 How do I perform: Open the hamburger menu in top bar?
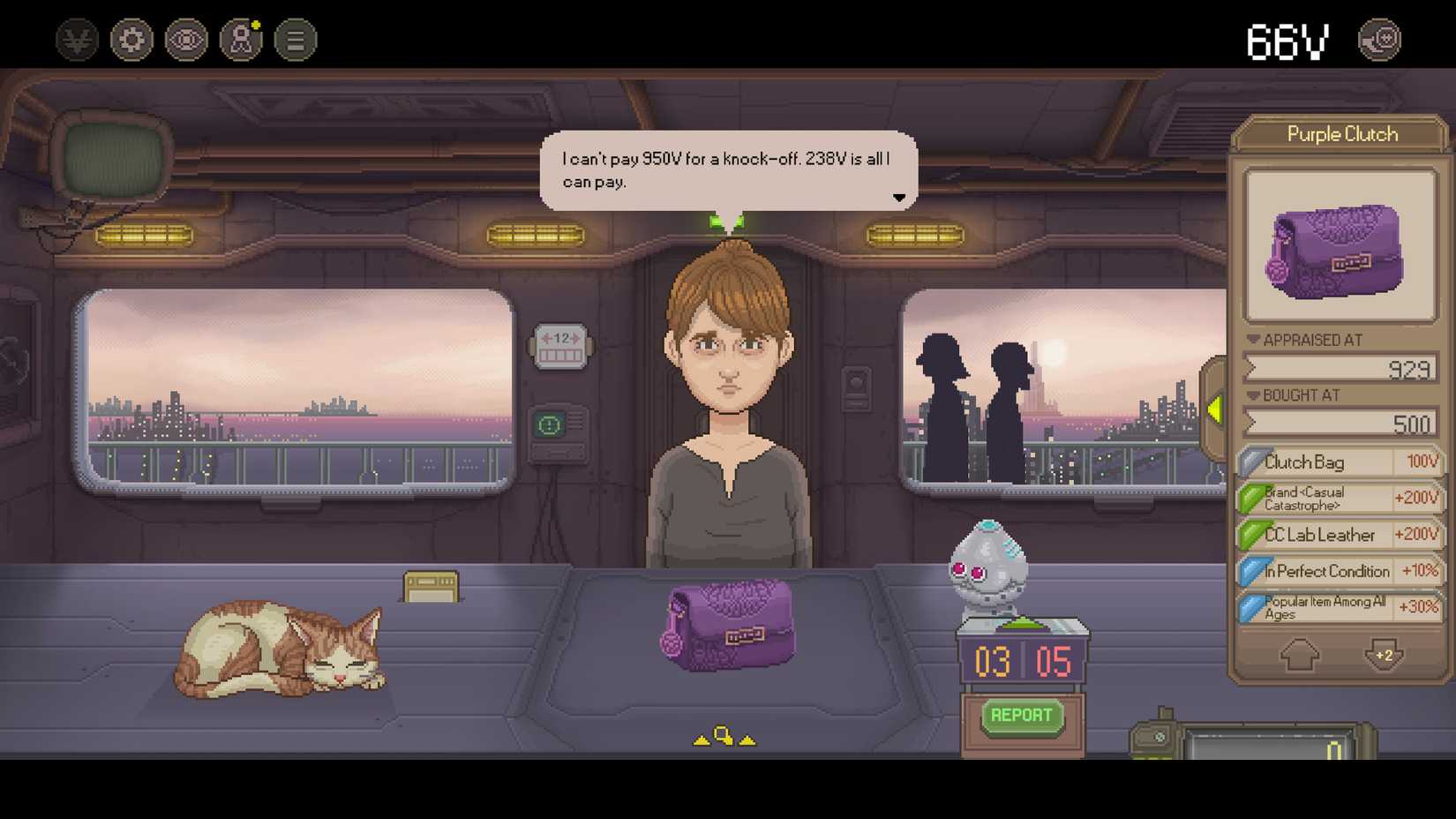(x=294, y=39)
